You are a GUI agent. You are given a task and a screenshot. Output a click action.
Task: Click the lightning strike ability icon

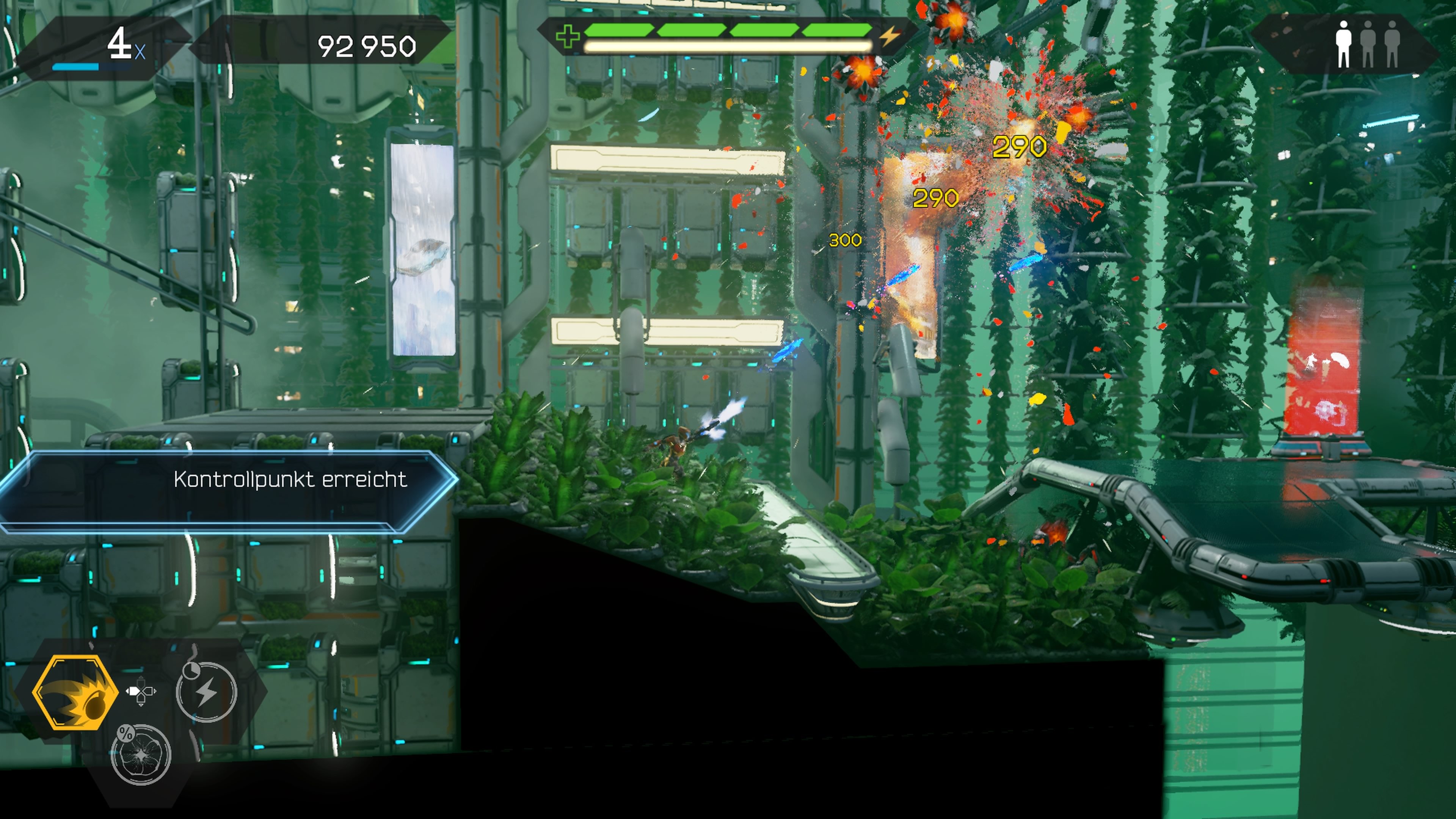tap(207, 692)
